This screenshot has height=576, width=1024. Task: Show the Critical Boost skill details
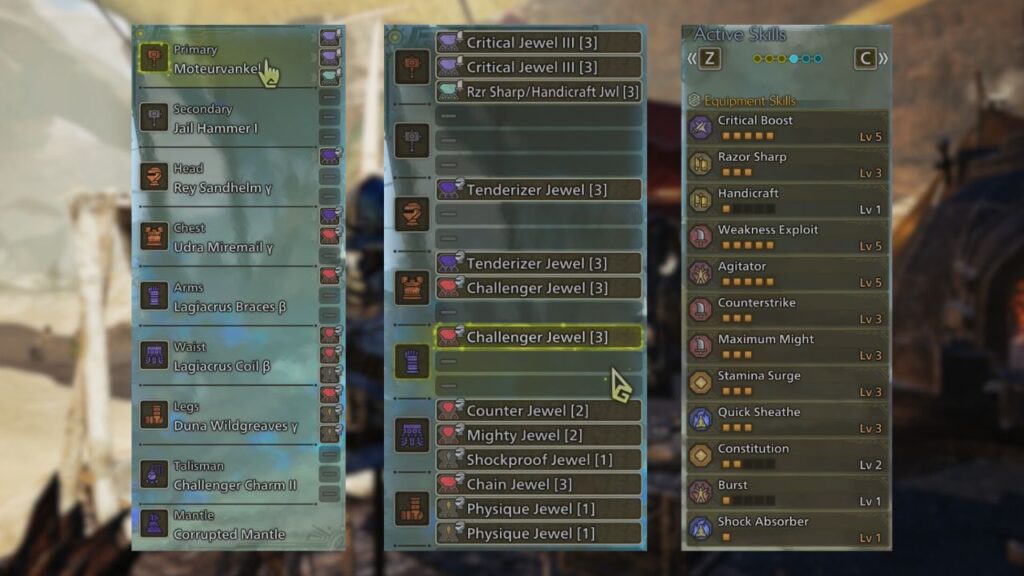pos(786,128)
